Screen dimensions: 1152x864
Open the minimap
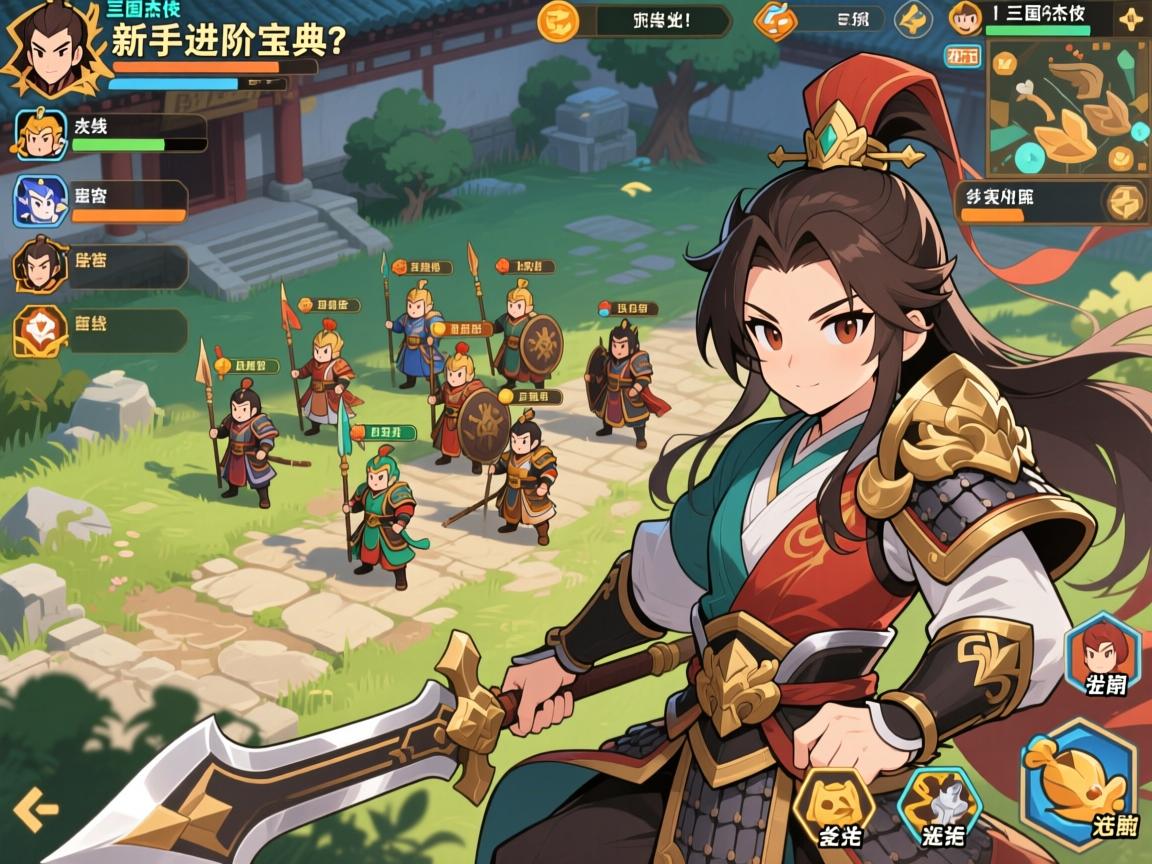pyautogui.click(x=1068, y=108)
